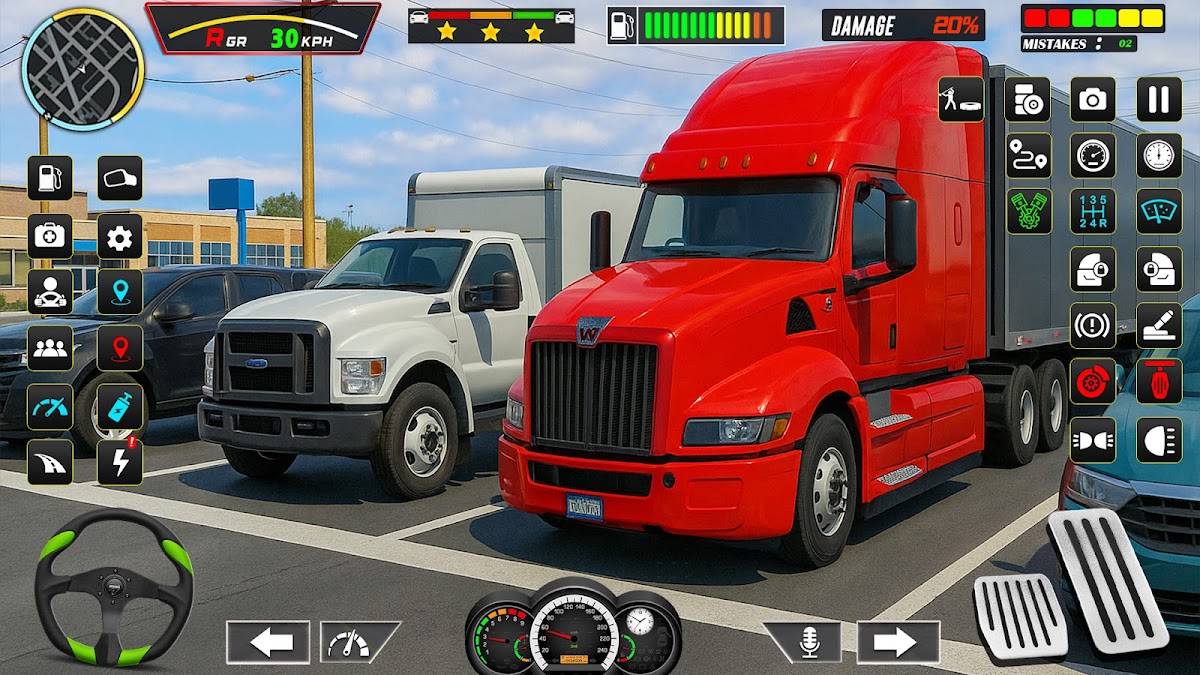Toggle the windshield wipers
The image size is (1200, 675).
point(1159,211)
